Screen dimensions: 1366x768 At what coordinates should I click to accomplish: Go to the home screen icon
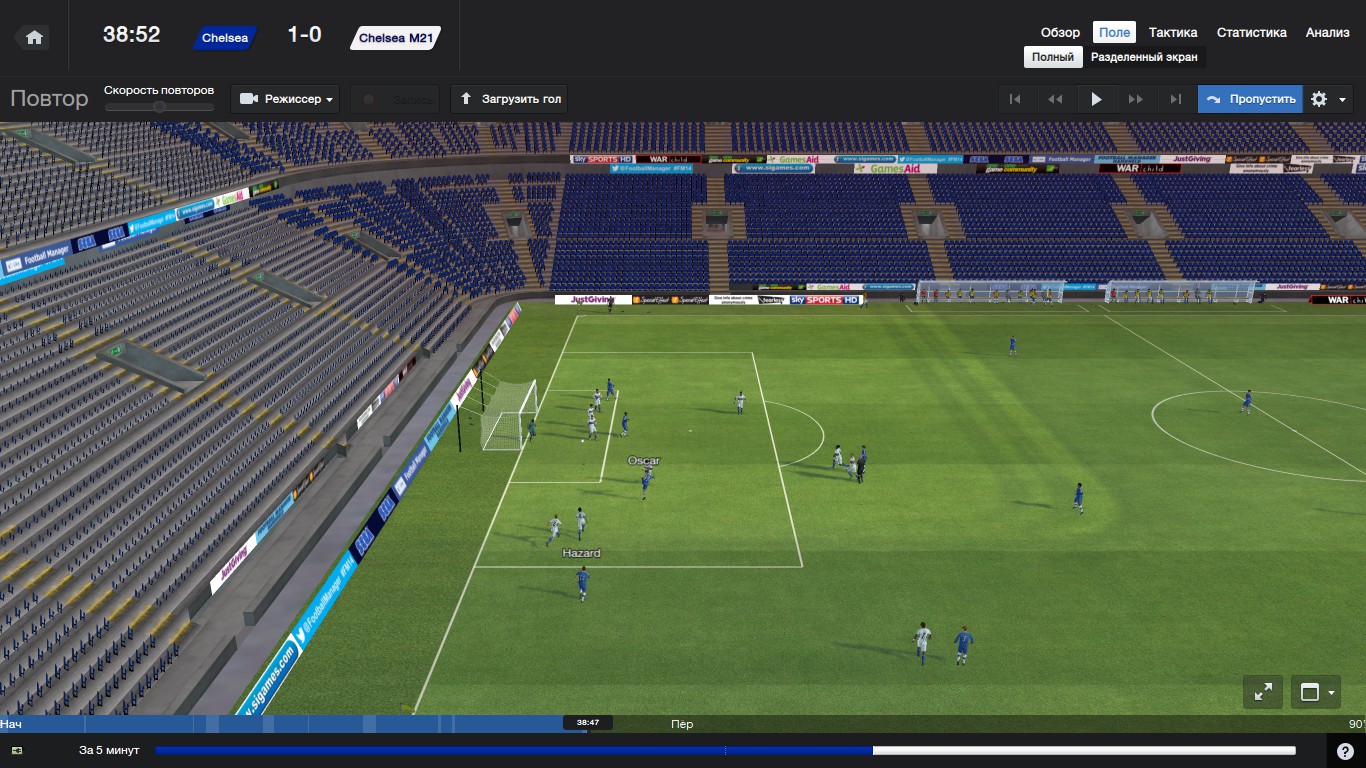pos(34,37)
